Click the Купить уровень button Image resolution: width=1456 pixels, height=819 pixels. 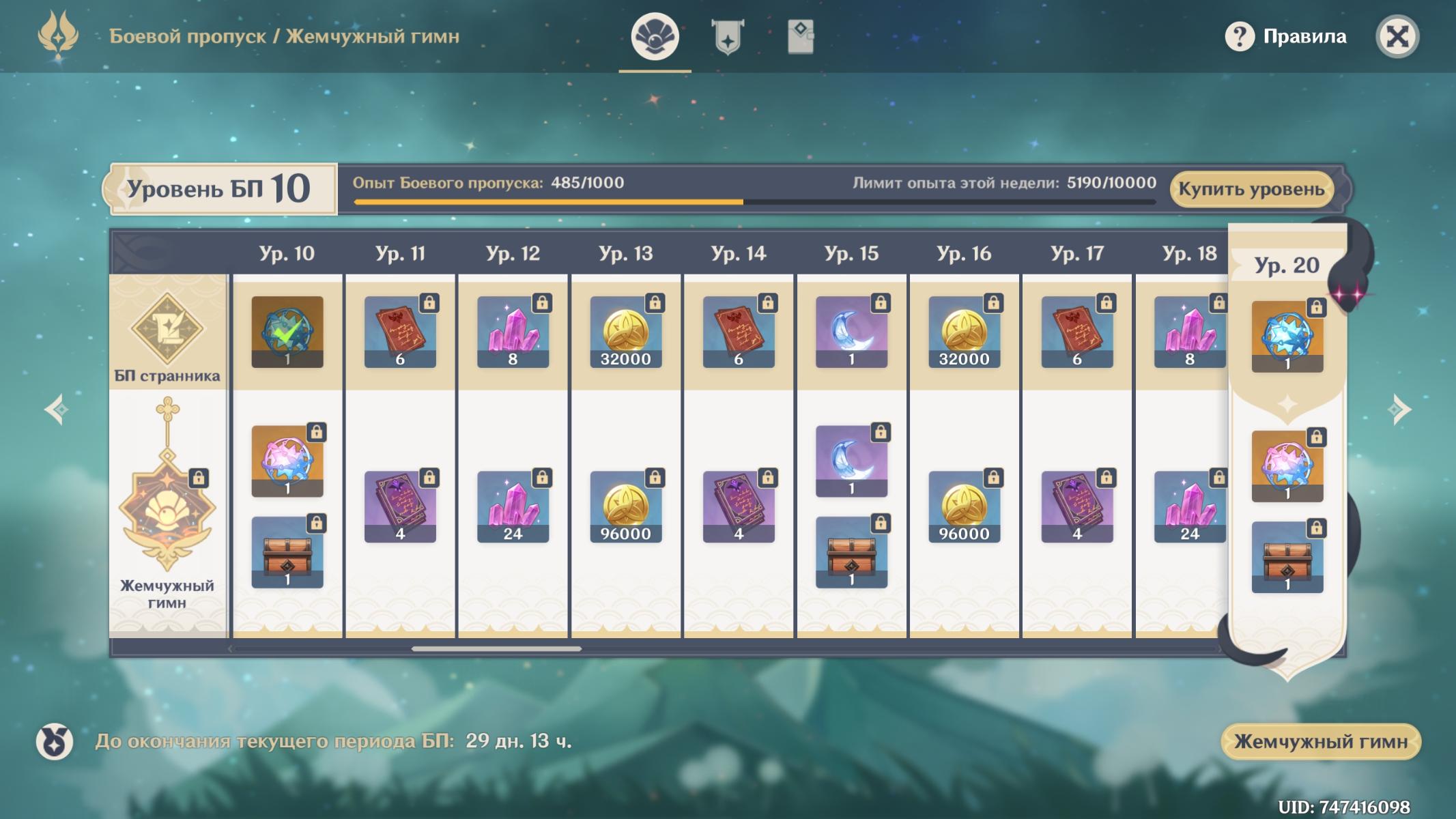tap(1251, 189)
